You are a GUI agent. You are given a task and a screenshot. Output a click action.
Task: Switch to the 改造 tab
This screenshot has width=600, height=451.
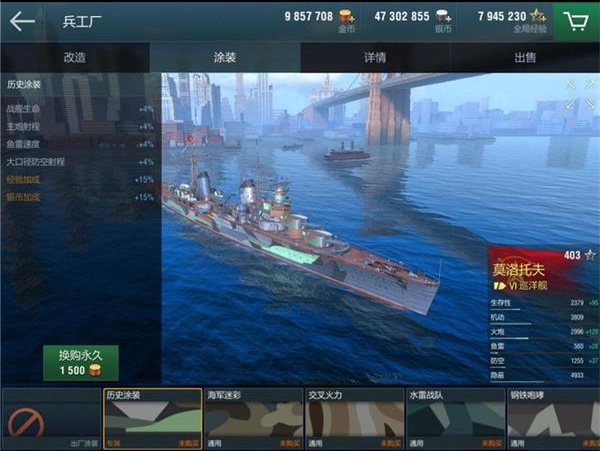pos(75,58)
